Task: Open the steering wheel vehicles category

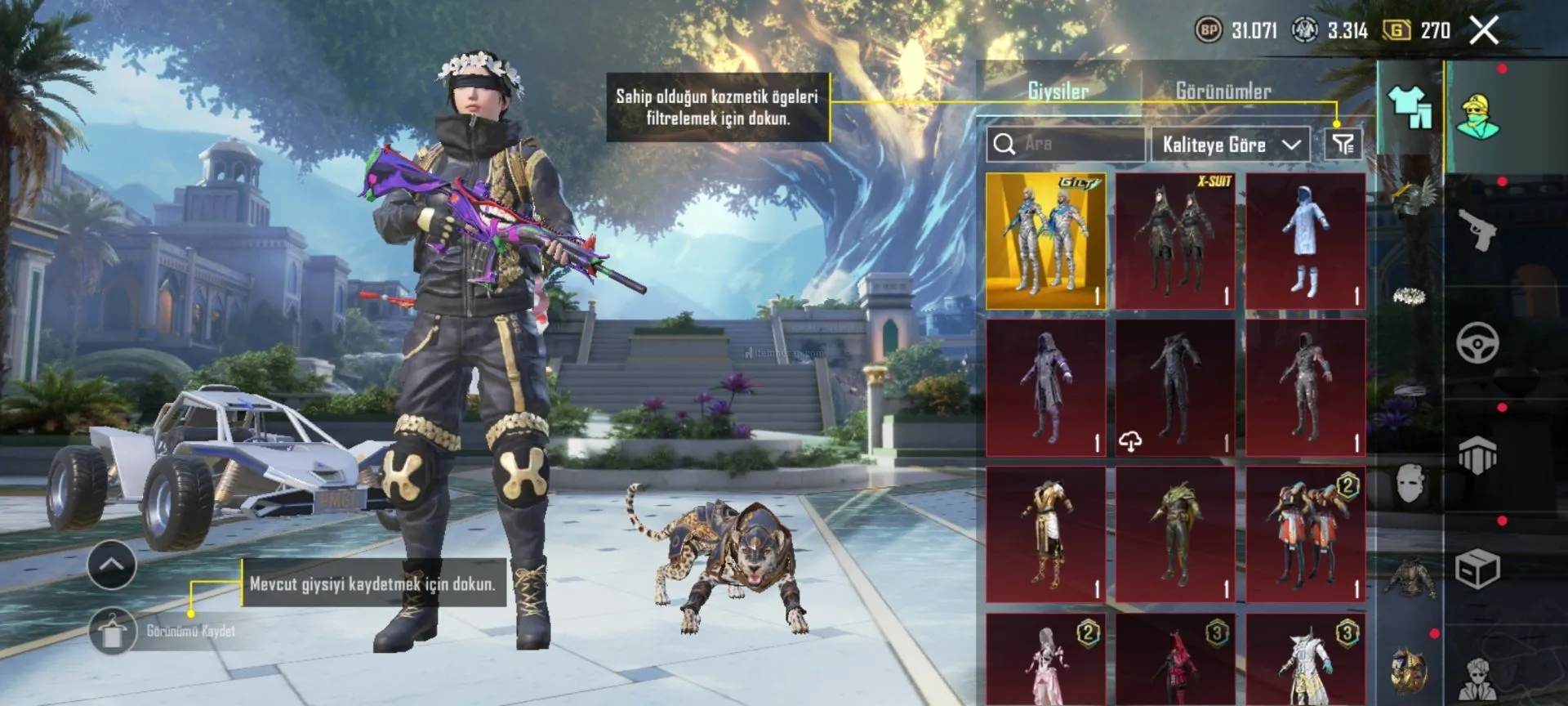Action: click(1477, 342)
